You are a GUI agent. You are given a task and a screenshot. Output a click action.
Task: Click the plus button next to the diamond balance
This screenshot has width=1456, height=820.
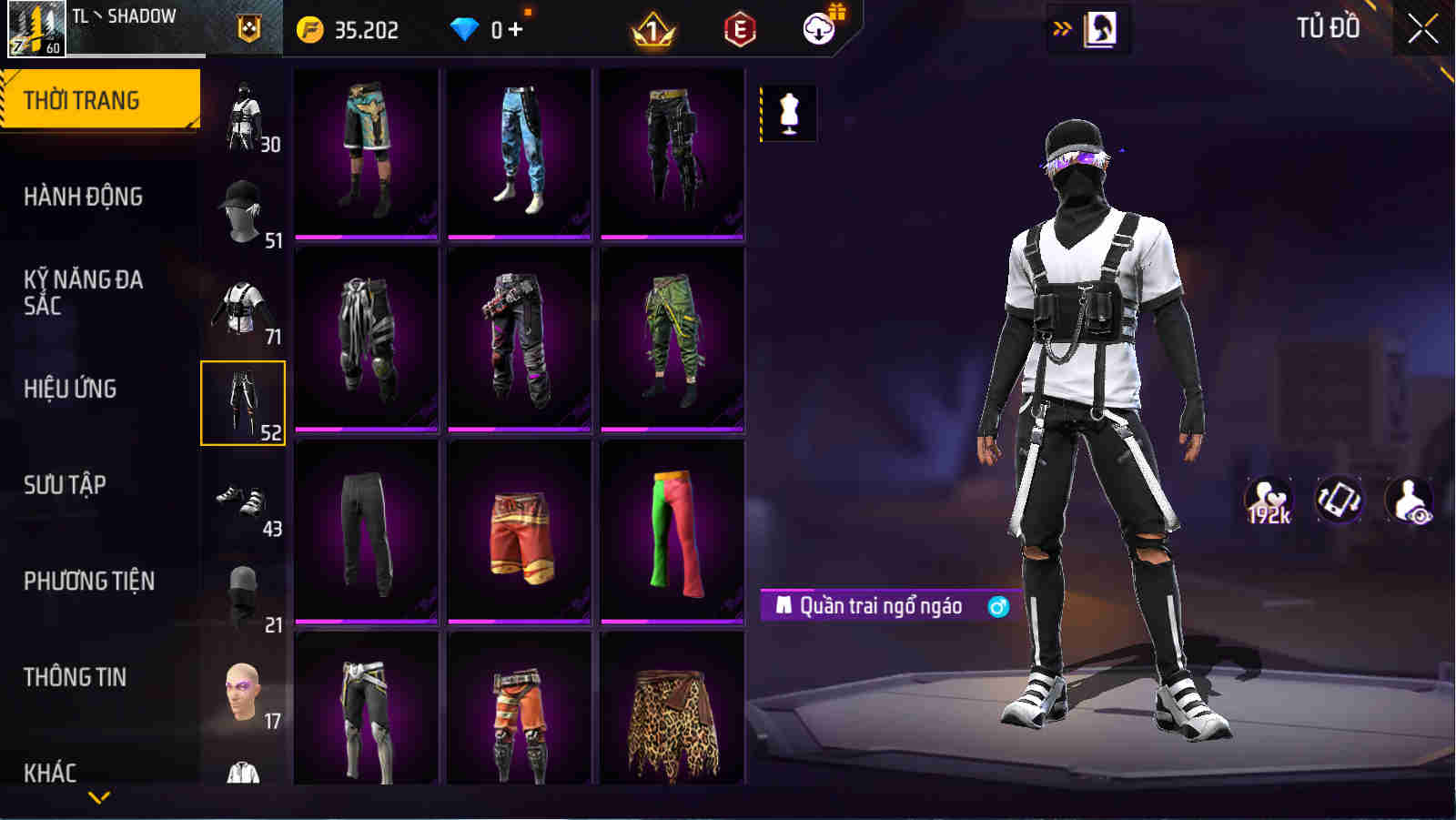click(x=516, y=28)
